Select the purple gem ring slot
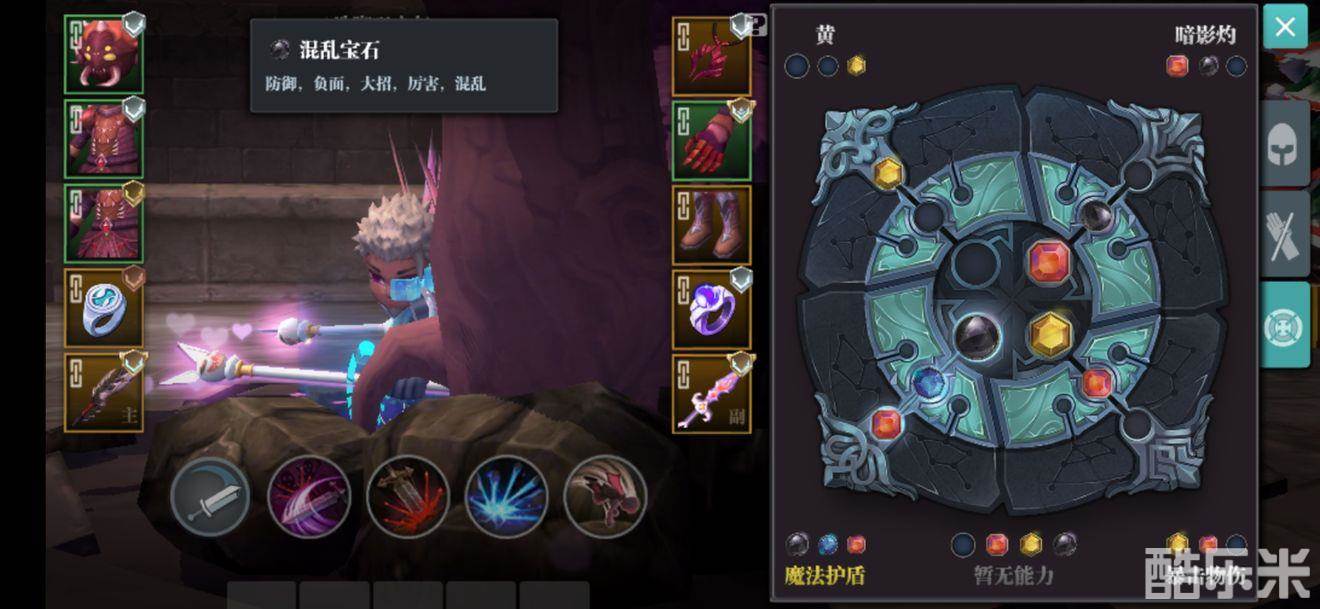The height and width of the screenshot is (609, 1320). coord(712,309)
